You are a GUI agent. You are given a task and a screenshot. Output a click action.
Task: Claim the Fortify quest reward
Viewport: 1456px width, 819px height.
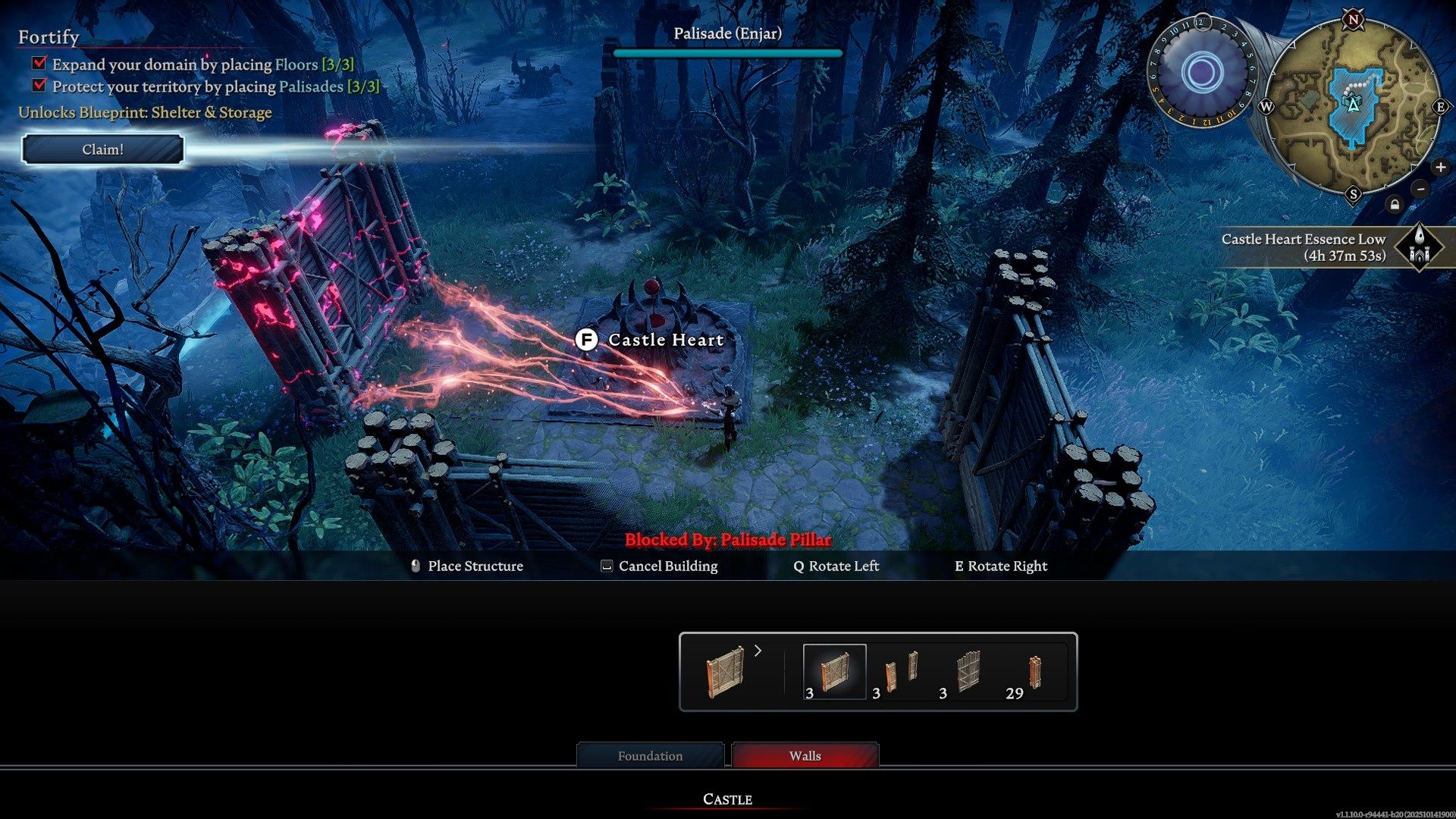[102, 149]
